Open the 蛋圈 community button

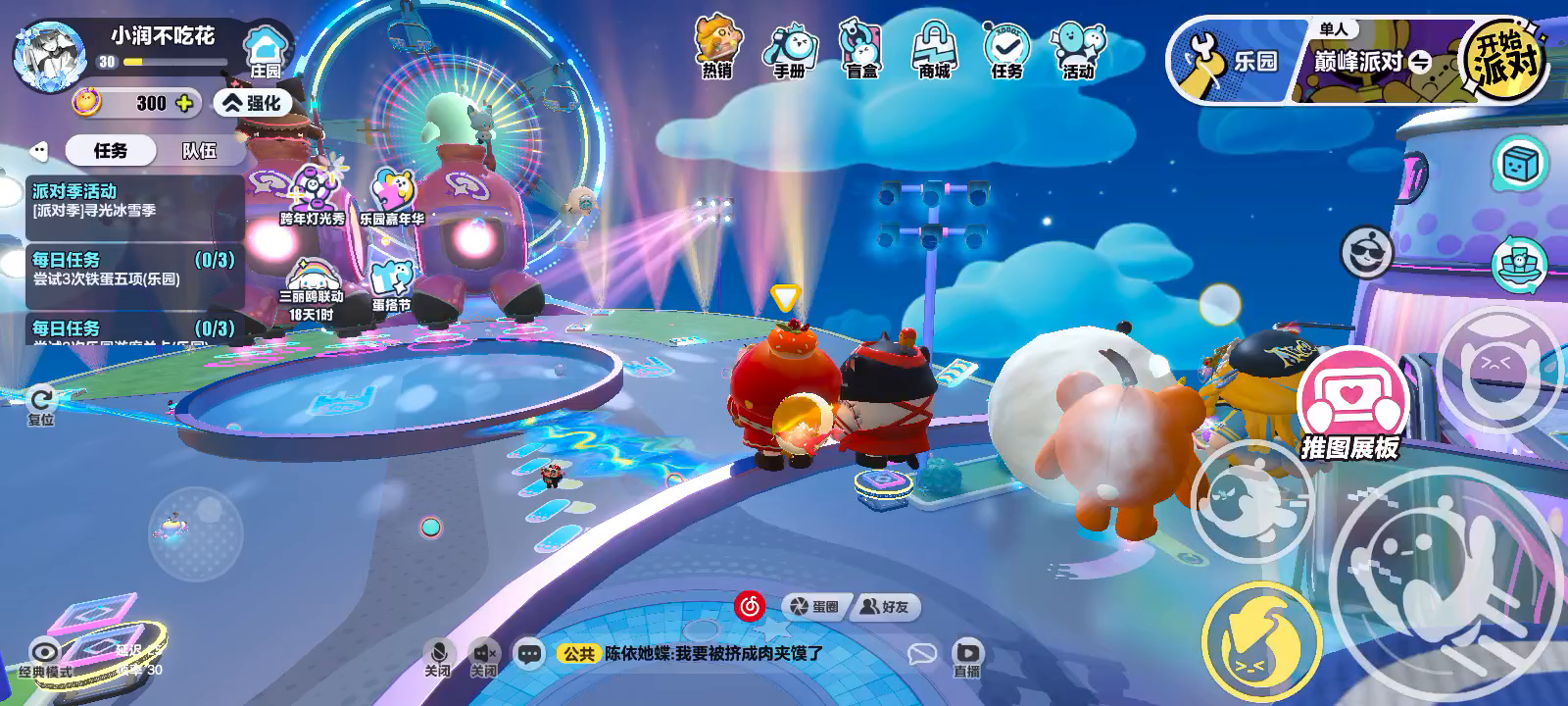815,607
